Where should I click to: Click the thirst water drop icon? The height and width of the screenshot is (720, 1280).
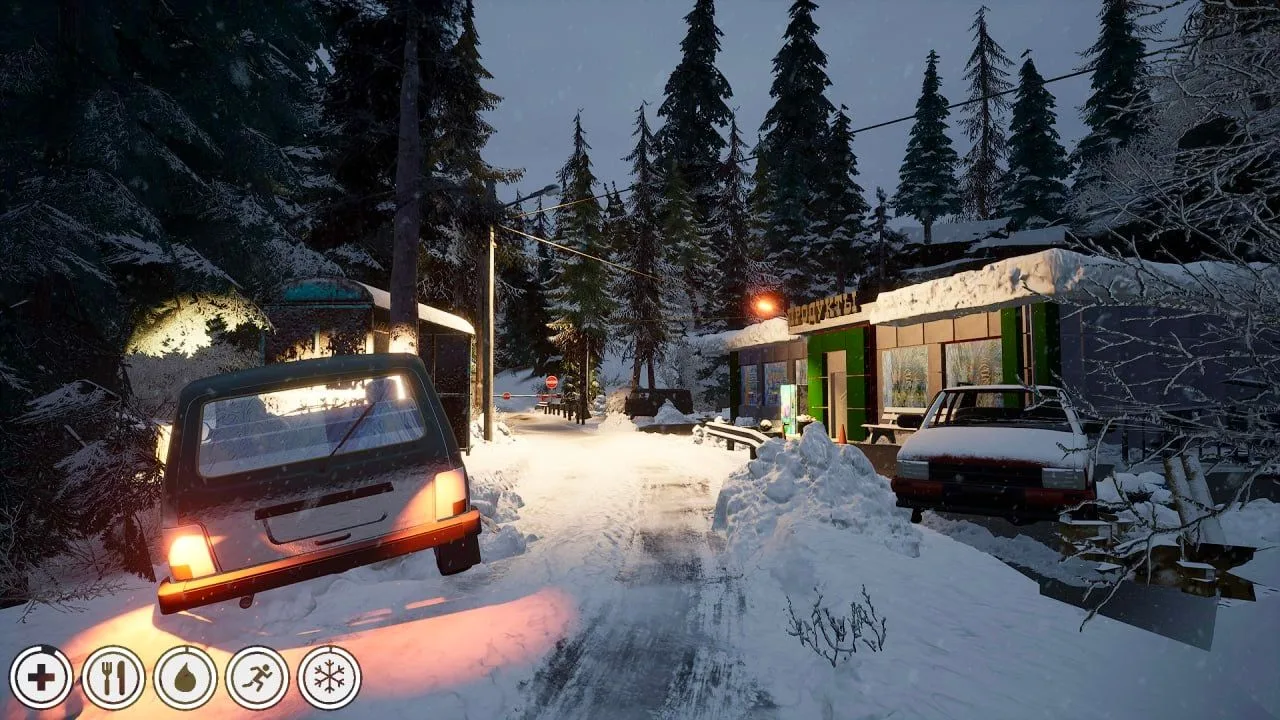pos(185,677)
